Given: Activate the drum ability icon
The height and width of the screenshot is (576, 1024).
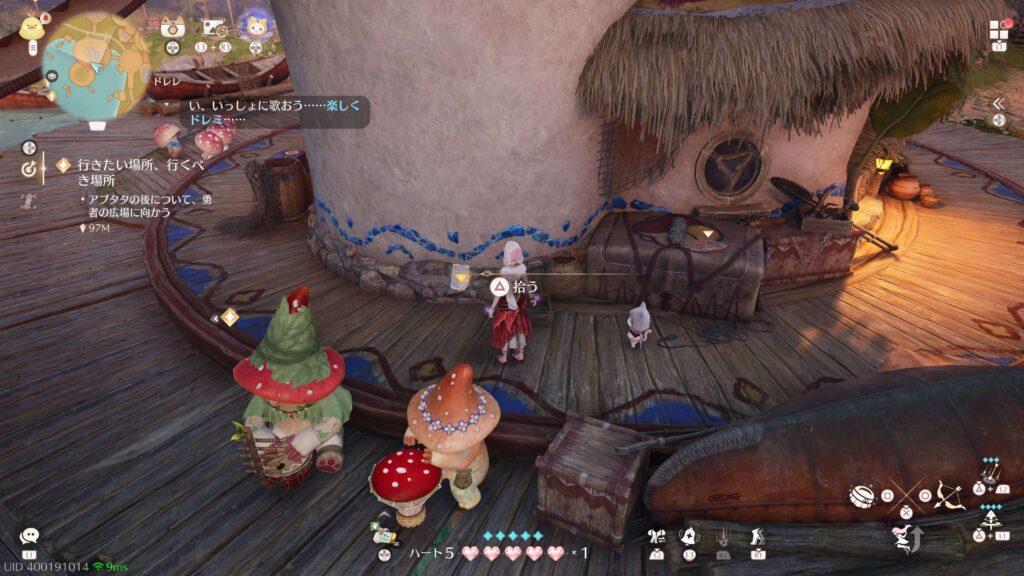Looking at the screenshot, I should coord(860,495).
